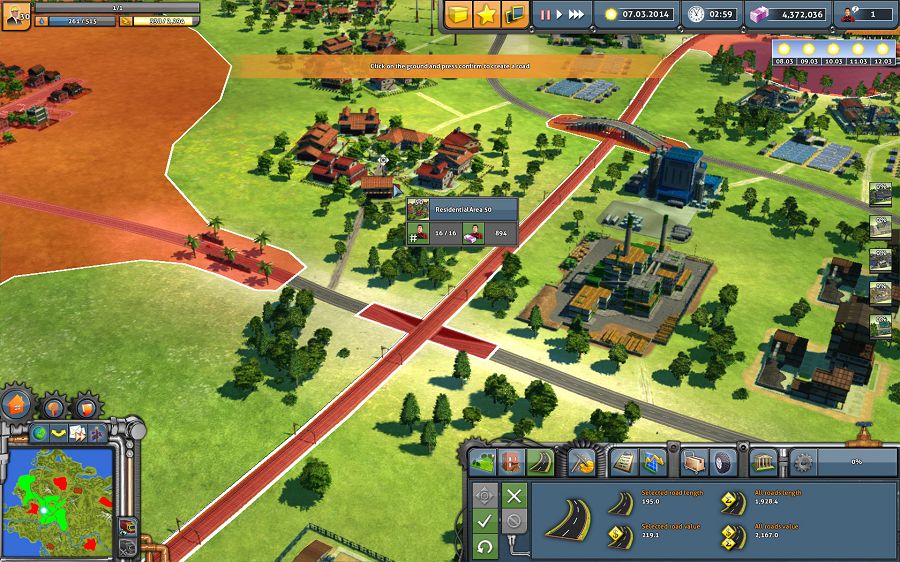Cancel road building with the X button
The image size is (900, 562).
[514, 496]
